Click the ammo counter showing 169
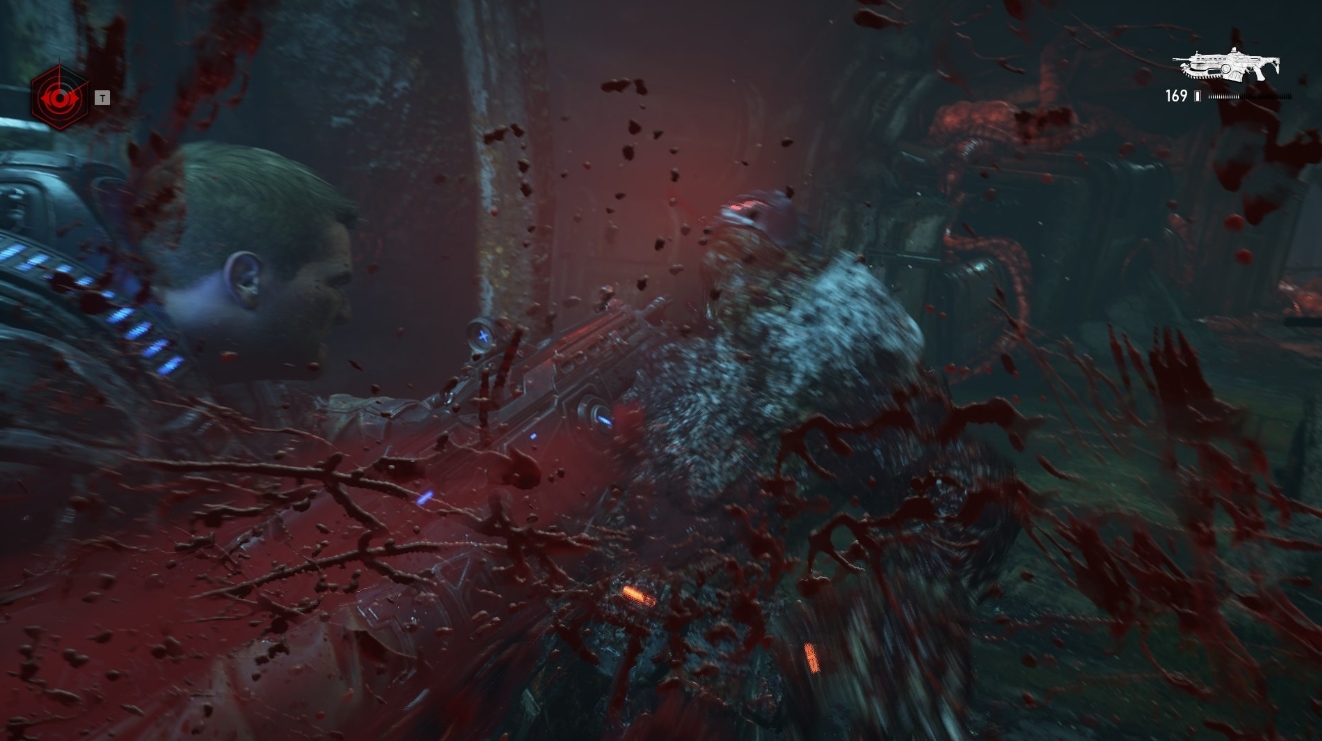1322x741 pixels. click(1176, 95)
